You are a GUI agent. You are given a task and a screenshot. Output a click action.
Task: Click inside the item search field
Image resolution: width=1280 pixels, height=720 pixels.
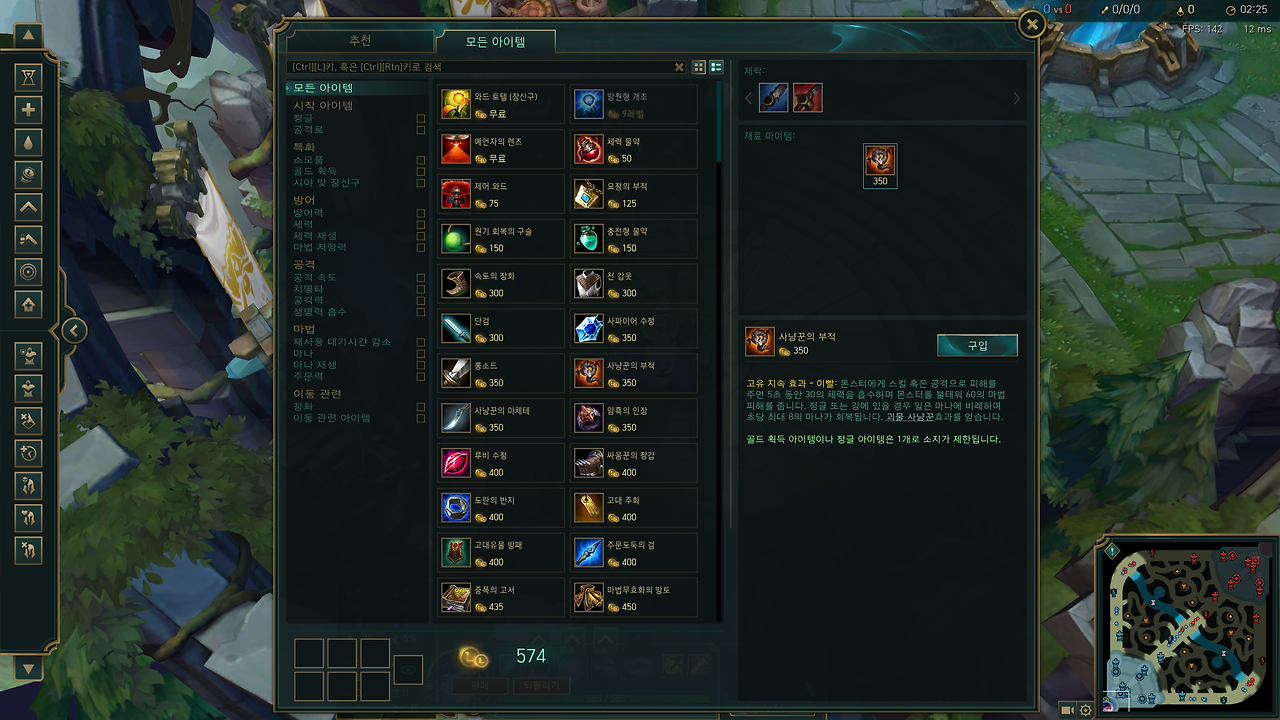click(x=450, y=67)
